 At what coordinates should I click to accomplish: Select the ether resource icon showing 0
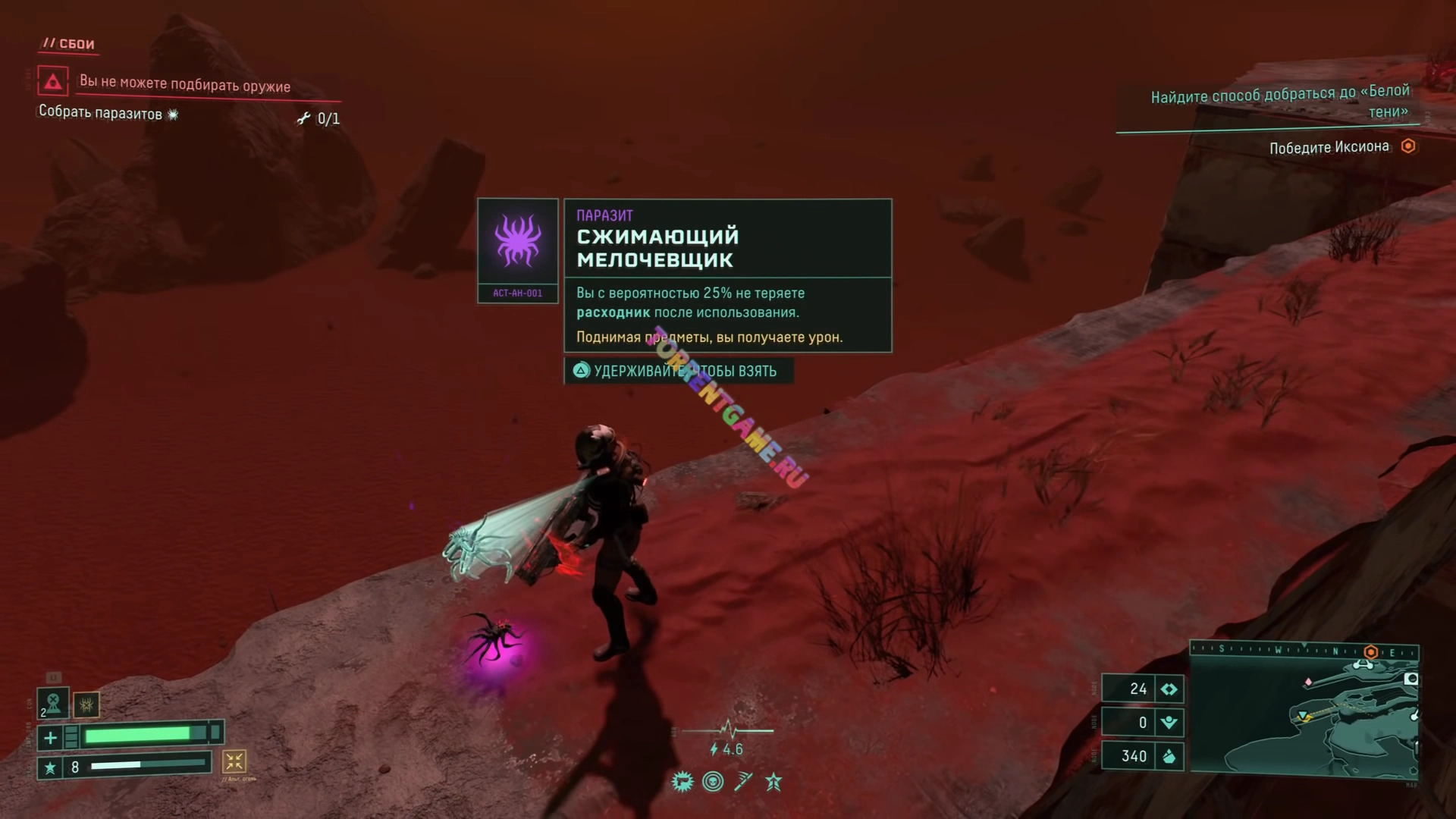point(1169,723)
